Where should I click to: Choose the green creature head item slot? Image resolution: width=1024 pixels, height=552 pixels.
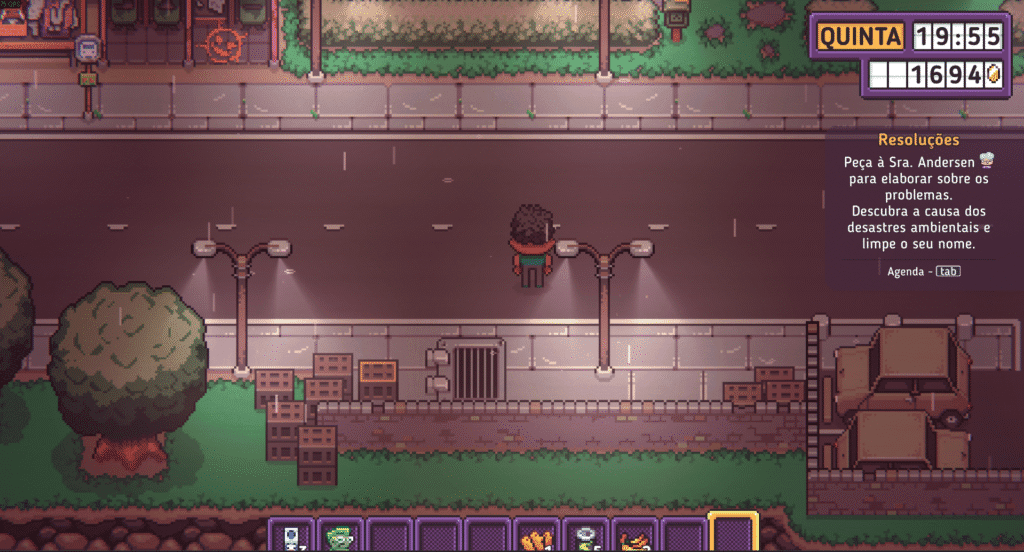[341, 536]
